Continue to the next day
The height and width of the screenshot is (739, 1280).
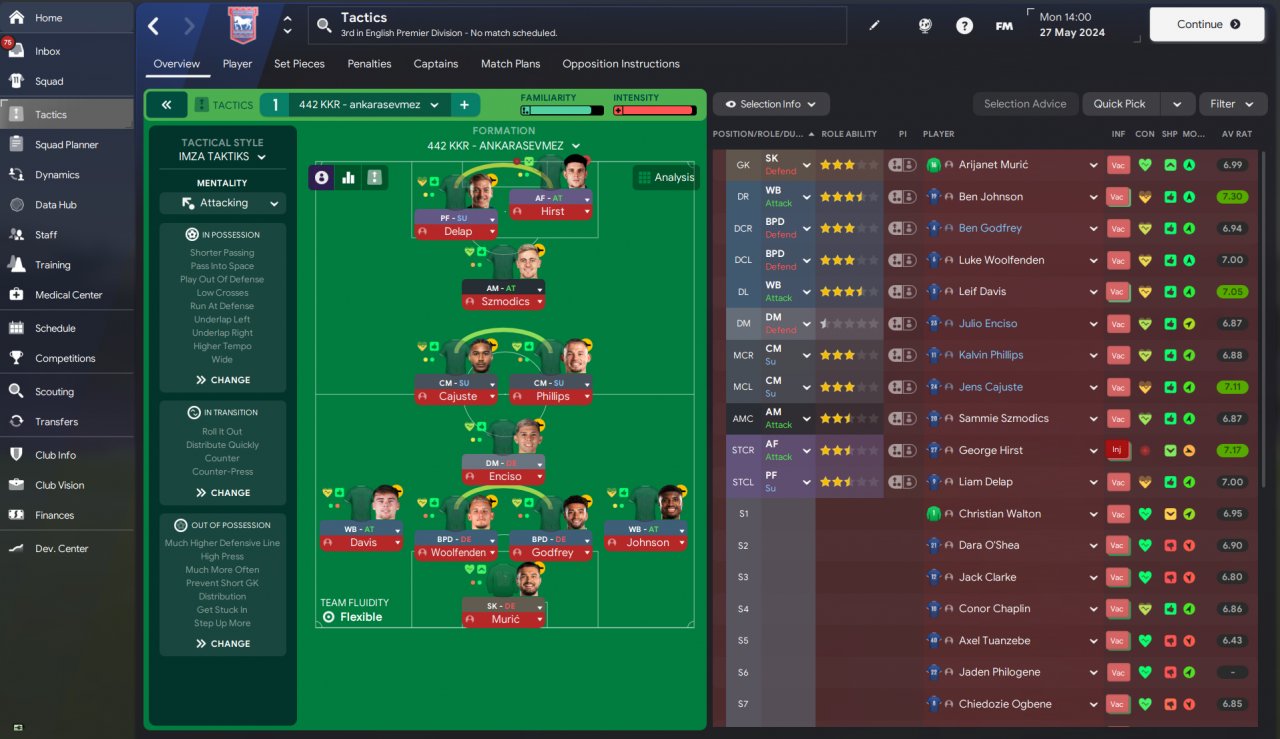[1206, 24]
